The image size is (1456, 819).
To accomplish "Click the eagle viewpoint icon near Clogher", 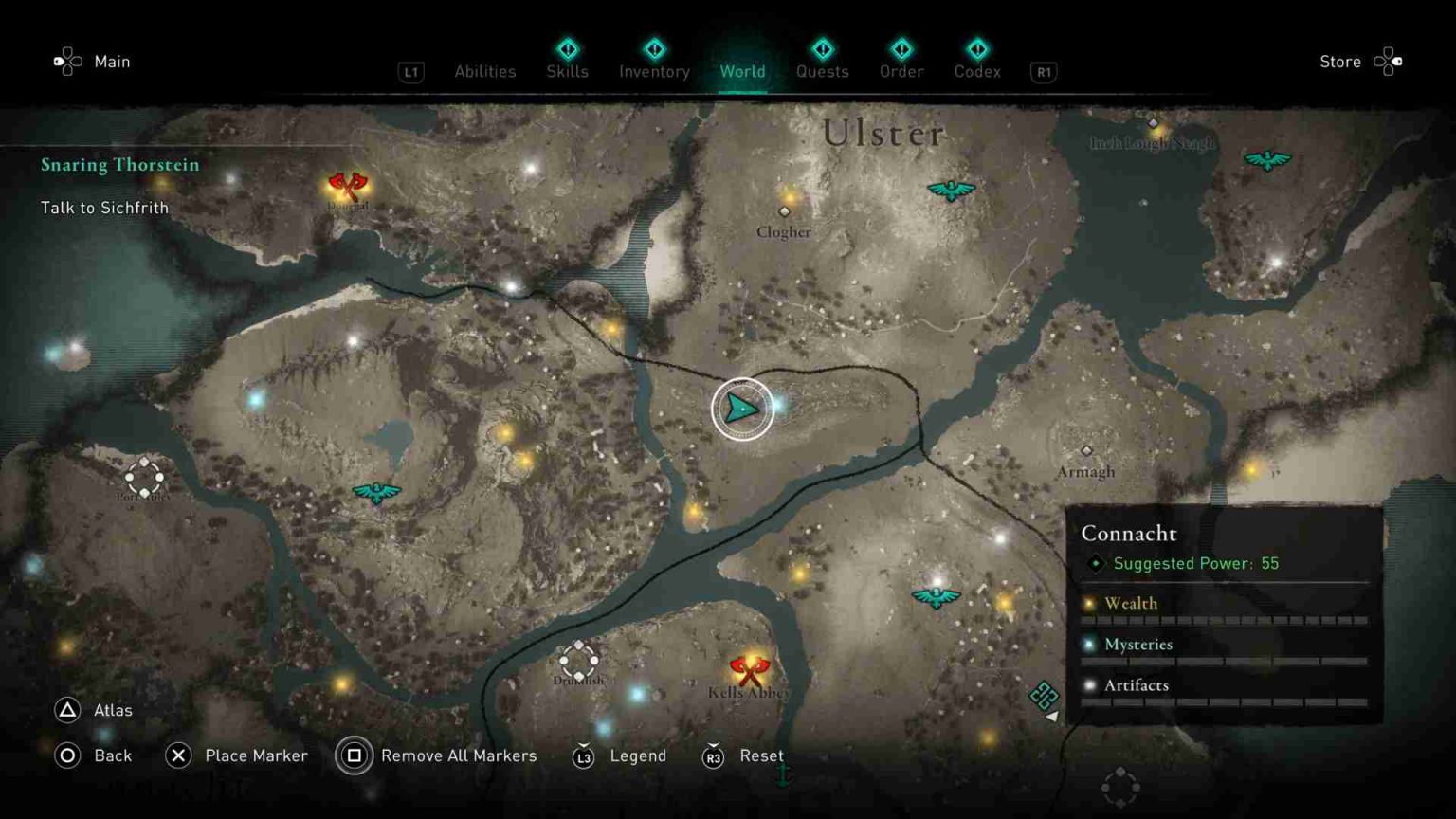I will [951, 189].
